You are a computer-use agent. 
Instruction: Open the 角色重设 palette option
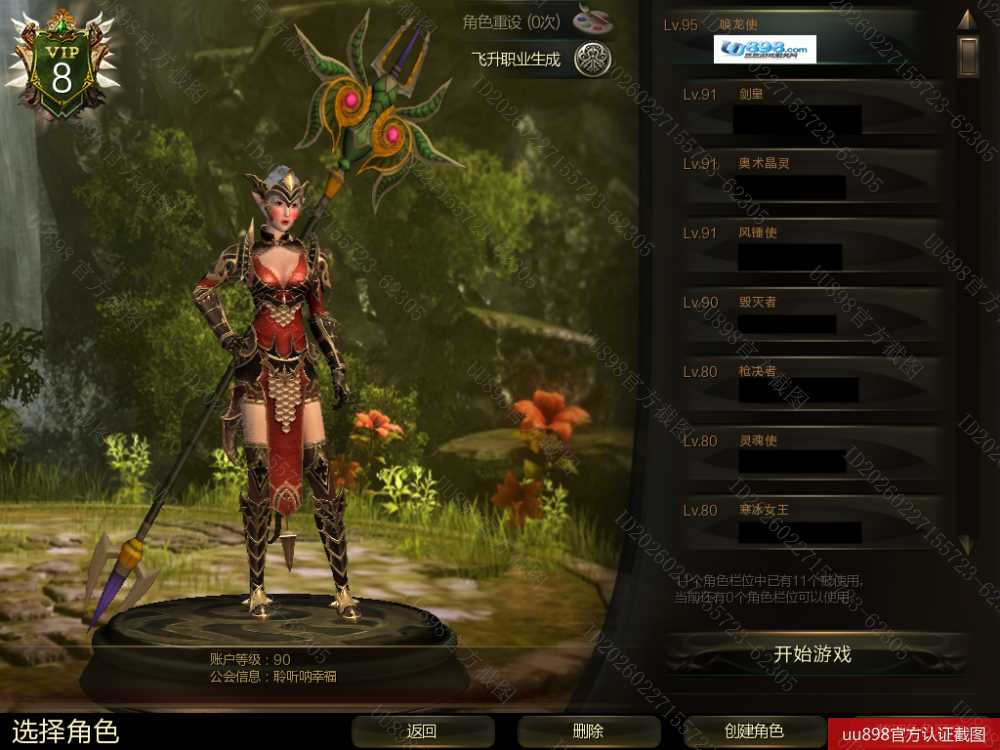pyautogui.click(x=592, y=20)
